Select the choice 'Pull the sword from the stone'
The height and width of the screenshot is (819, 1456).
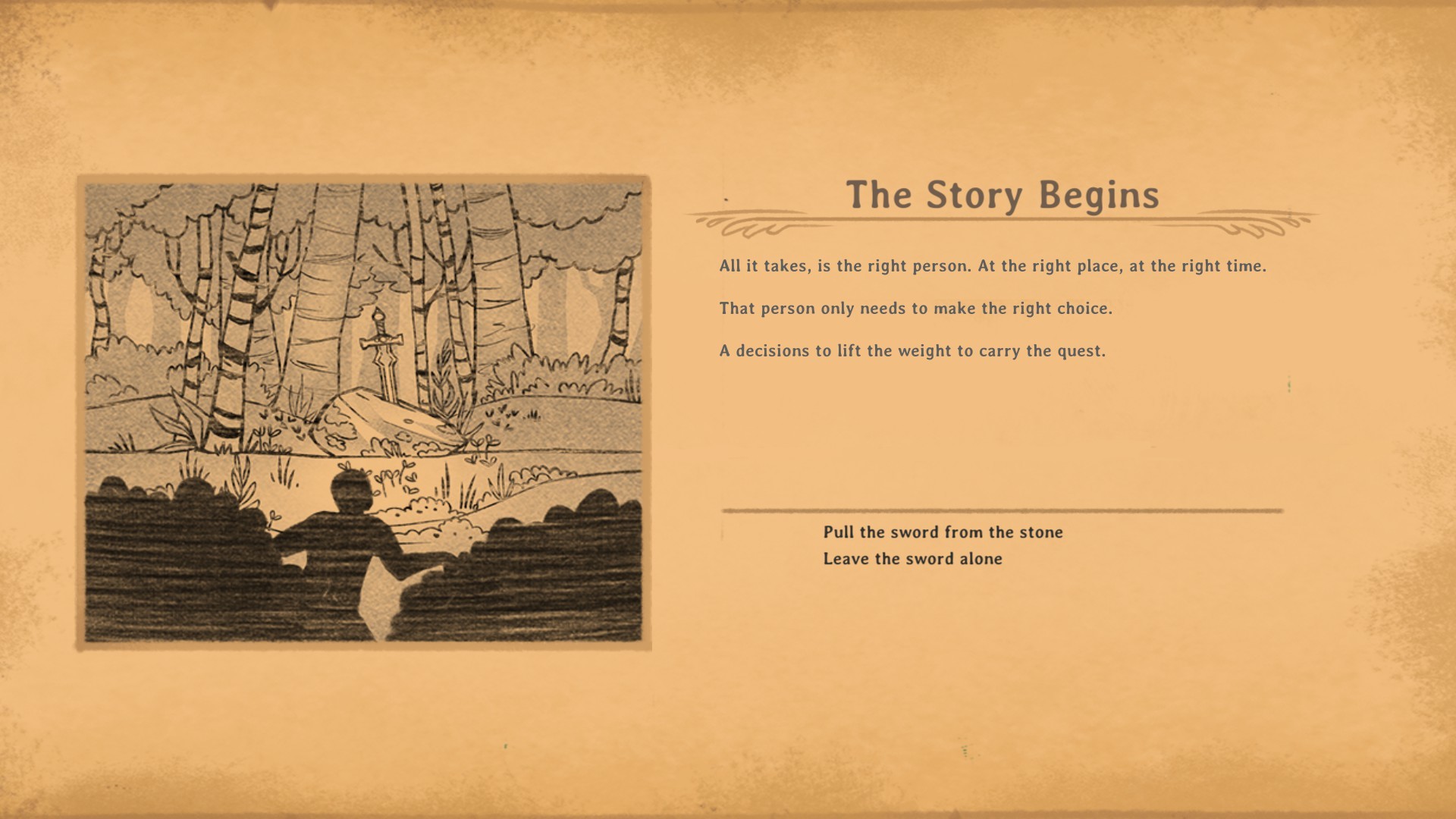pyautogui.click(x=943, y=532)
